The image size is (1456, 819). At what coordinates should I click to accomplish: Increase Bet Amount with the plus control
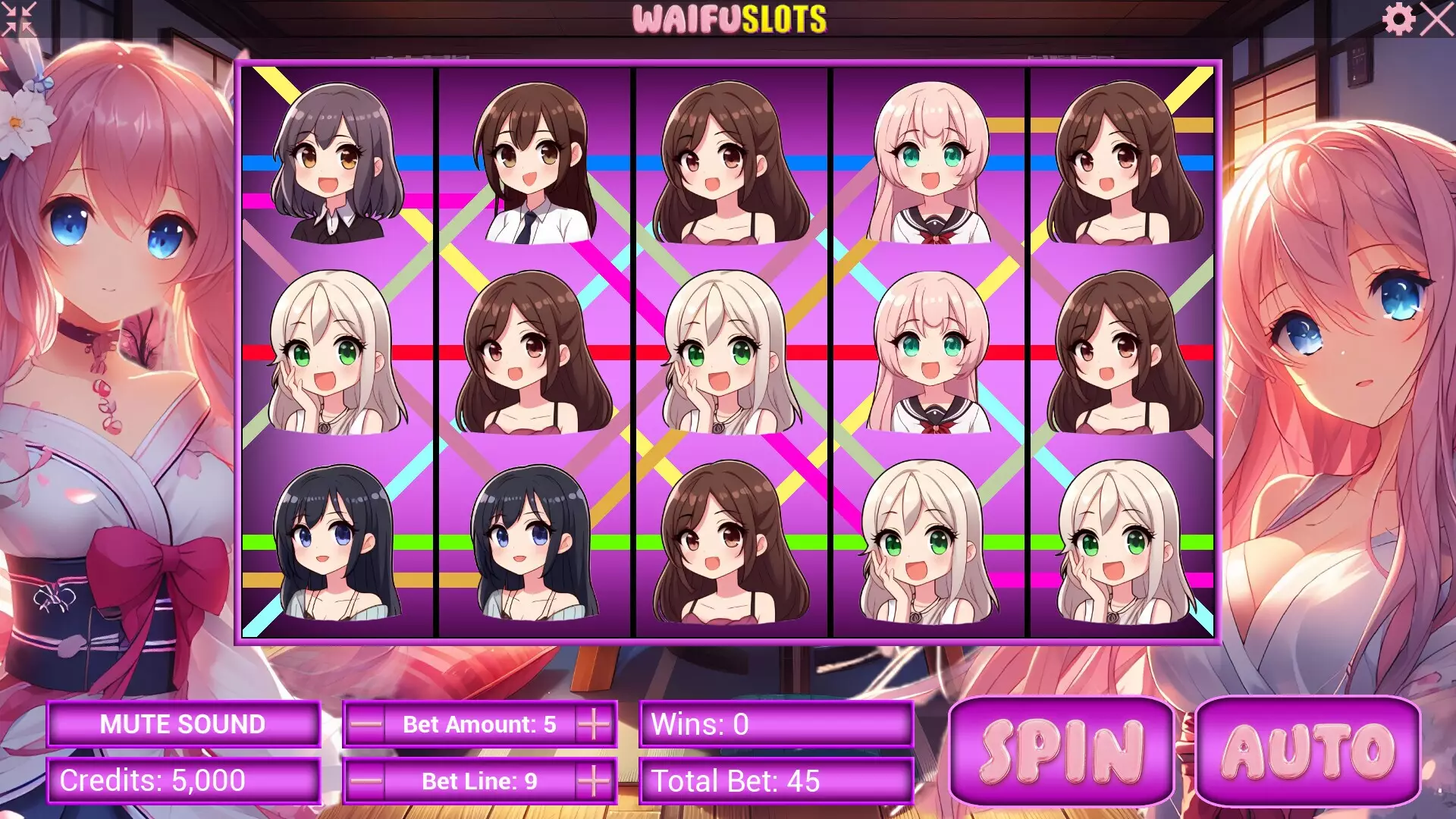(x=596, y=724)
